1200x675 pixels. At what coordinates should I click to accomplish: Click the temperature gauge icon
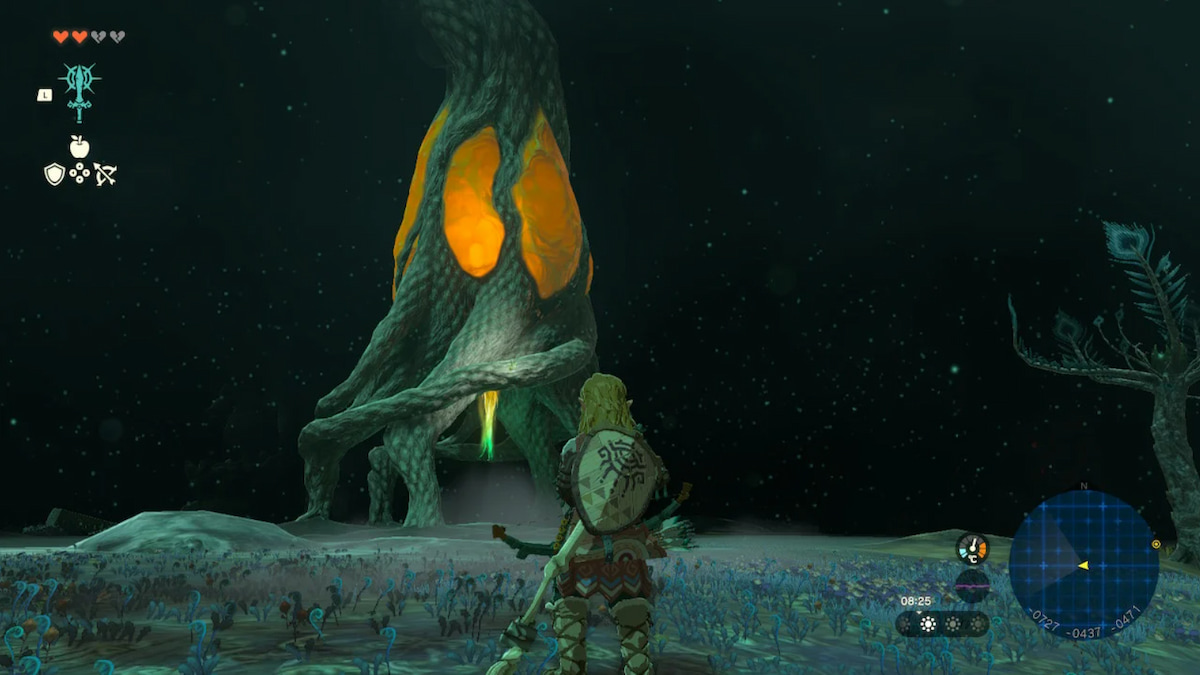(972, 547)
